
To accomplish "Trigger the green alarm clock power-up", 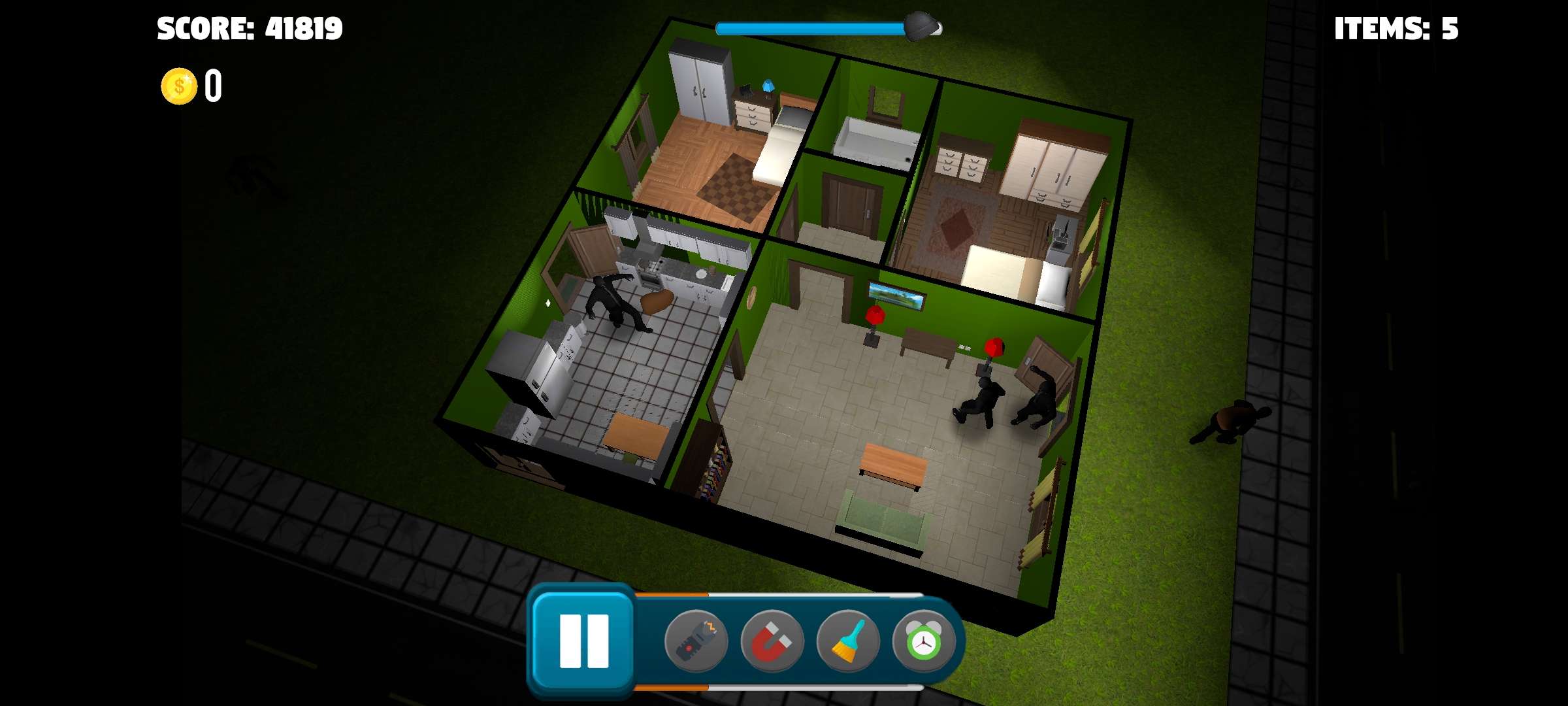I will tap(923, 641).
